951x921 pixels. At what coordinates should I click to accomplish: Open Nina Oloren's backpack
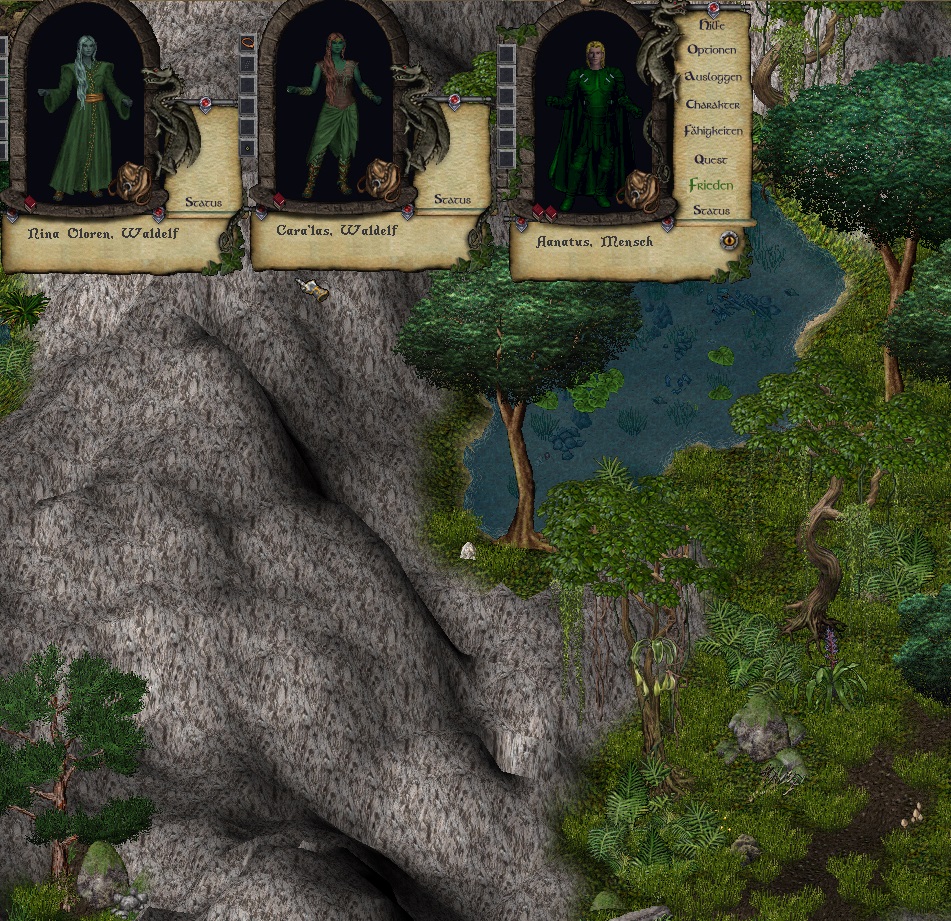point(132,180)
